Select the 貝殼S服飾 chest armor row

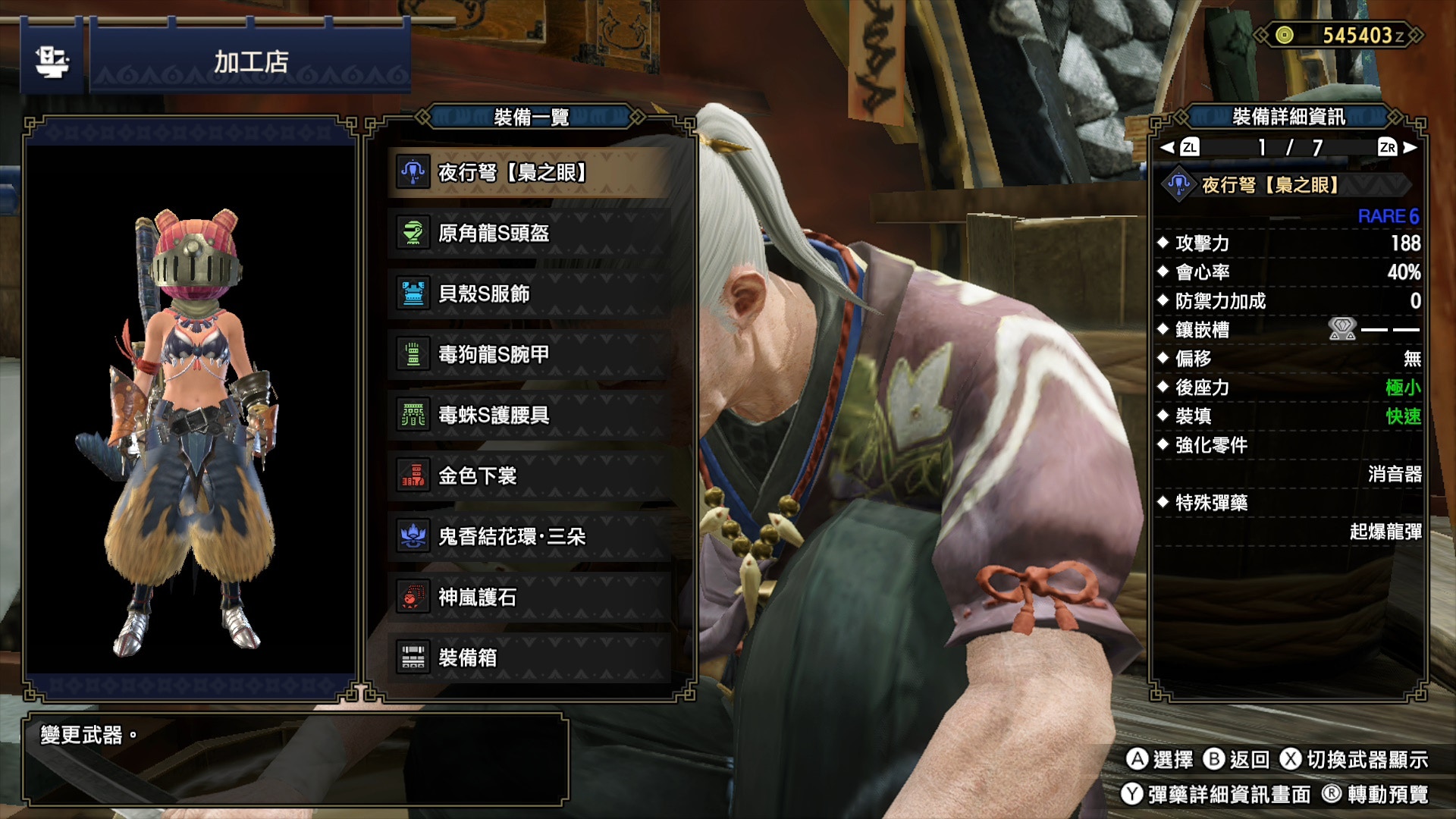pos(529,294)
